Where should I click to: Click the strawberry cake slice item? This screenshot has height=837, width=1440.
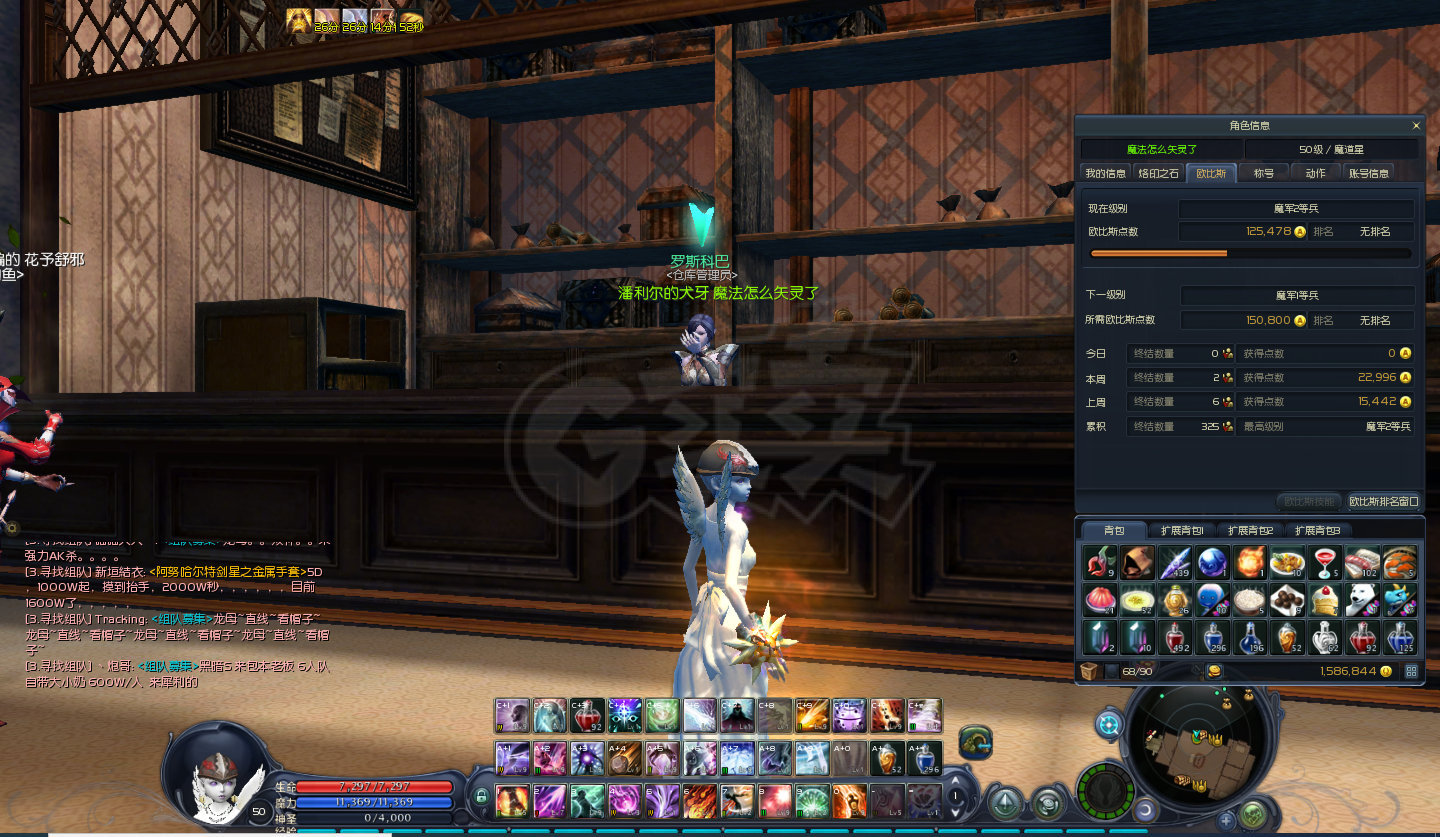coord(1325,600)
